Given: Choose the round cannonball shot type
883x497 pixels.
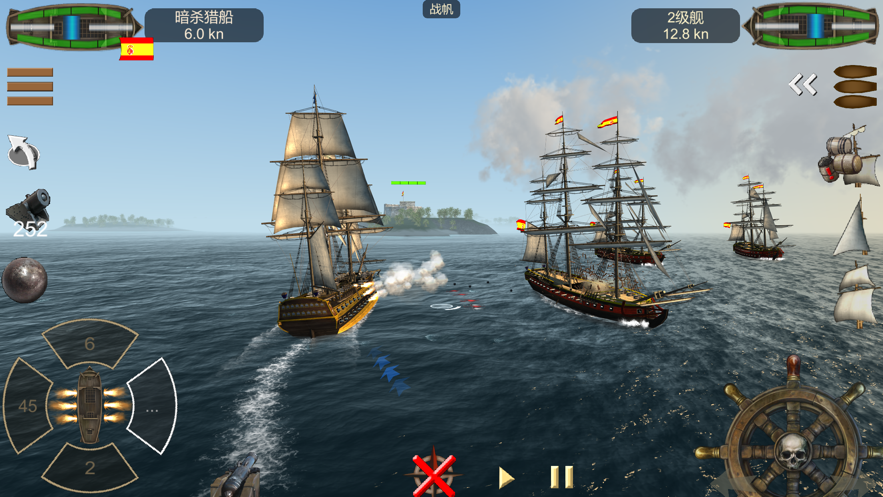Looking at the screenshot, I should [x=24, y=279].
